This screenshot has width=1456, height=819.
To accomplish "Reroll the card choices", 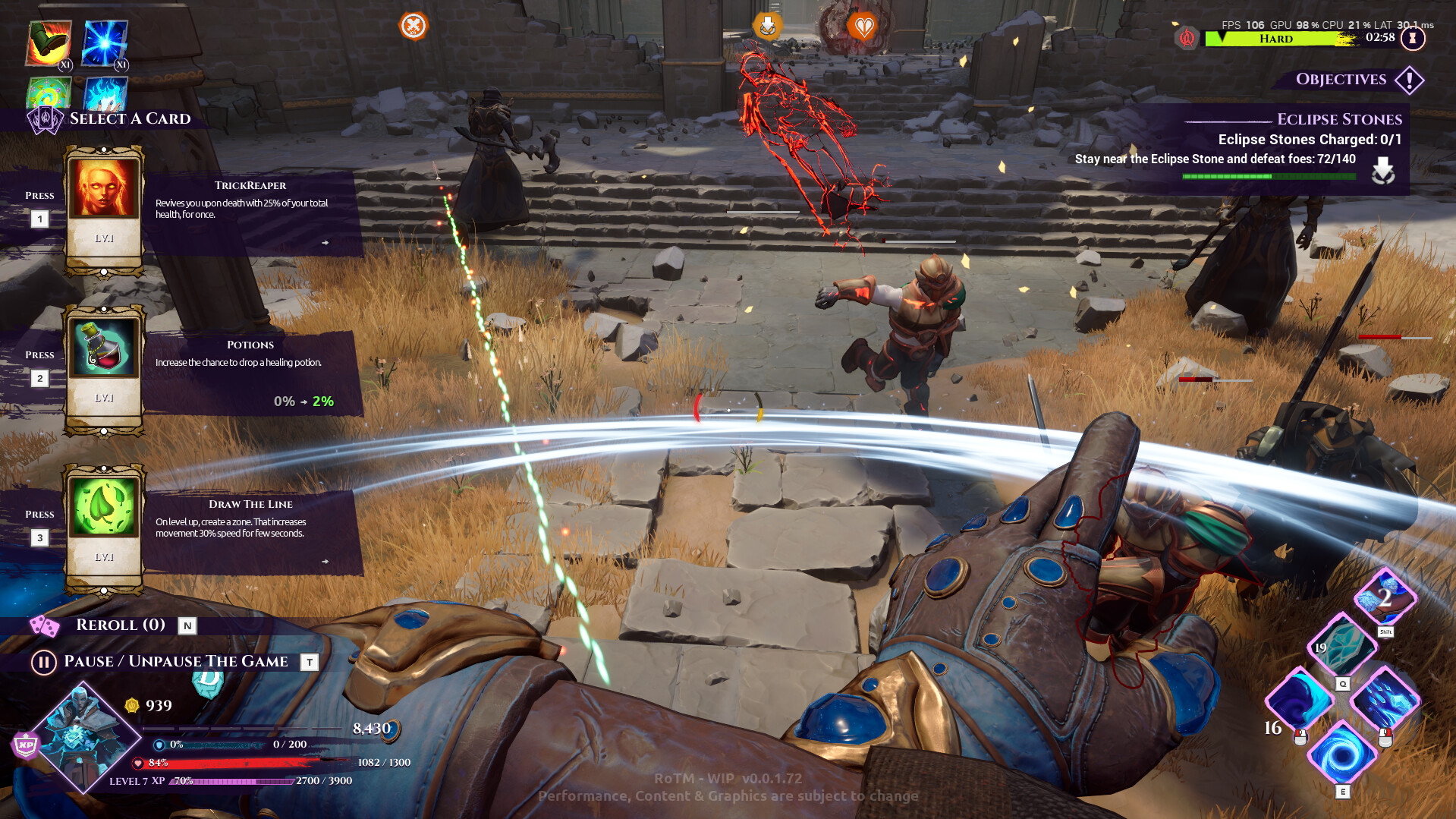I will pyautogui.click(x=120, y=625).
